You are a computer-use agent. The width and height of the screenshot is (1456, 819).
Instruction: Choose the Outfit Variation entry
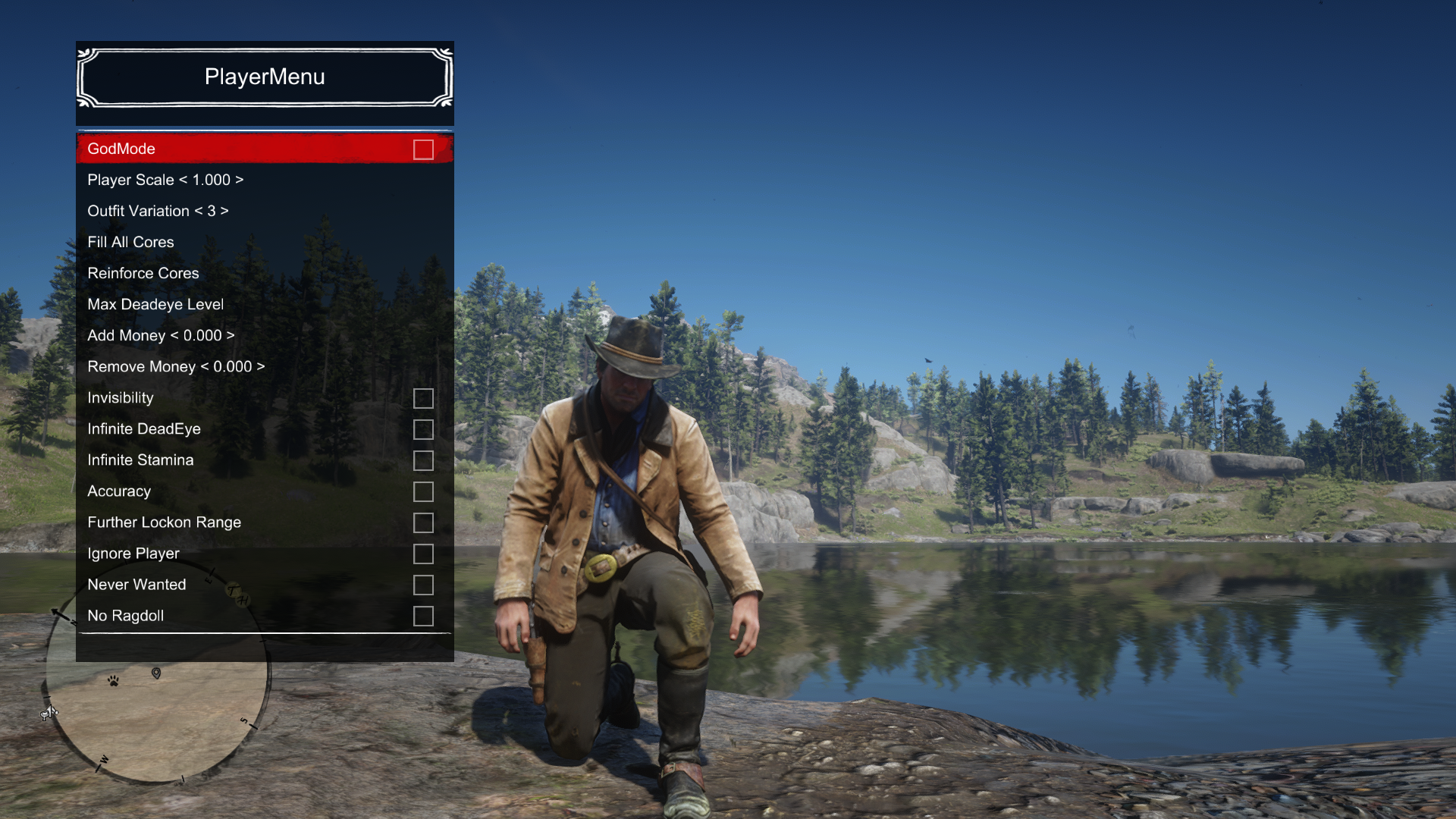point(157,211)
